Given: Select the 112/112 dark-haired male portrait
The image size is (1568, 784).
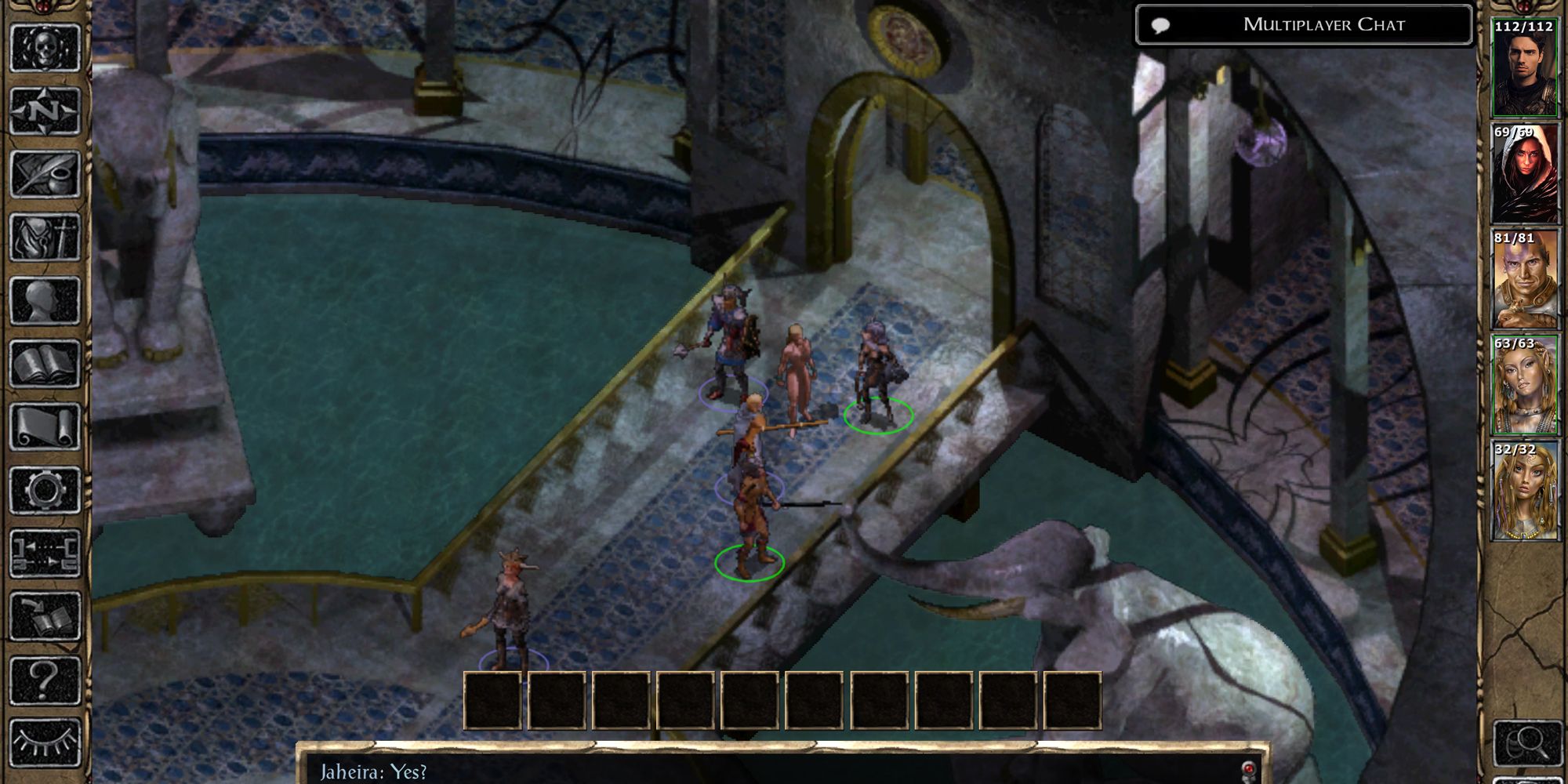Looking at the screenshot, I should [x=1524, y=69].
